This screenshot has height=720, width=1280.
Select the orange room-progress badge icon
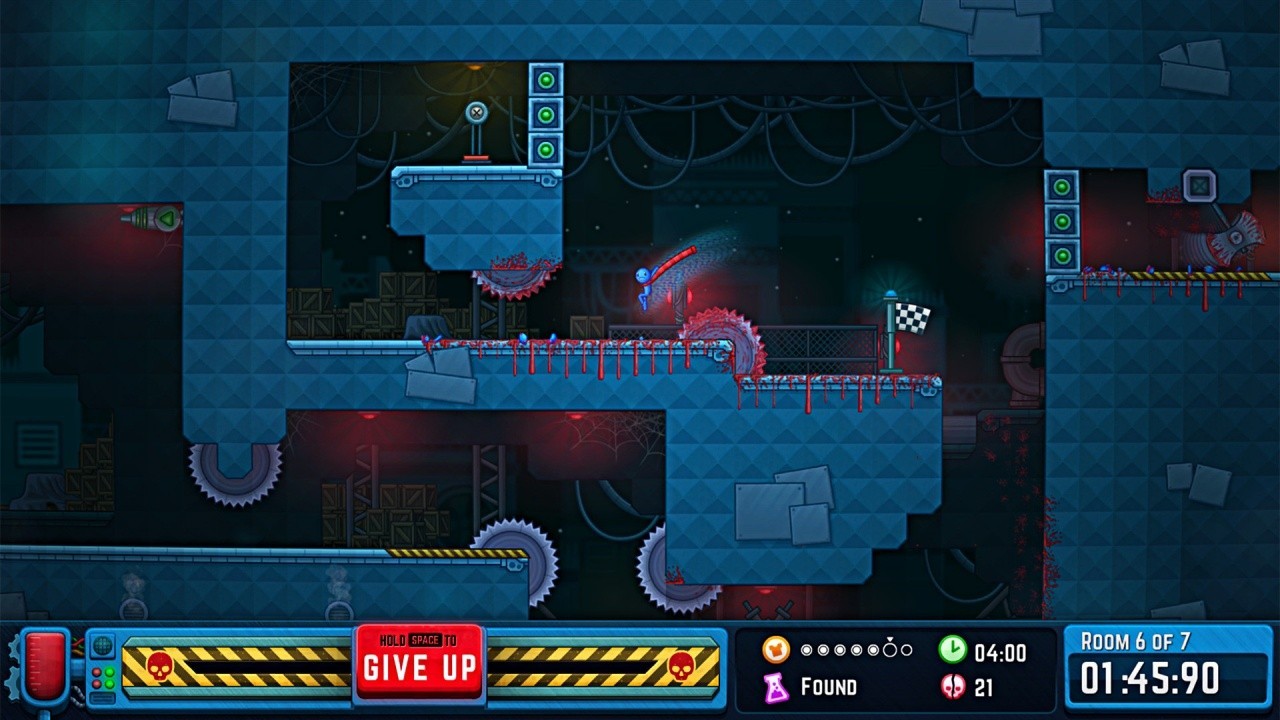[775, 650]
